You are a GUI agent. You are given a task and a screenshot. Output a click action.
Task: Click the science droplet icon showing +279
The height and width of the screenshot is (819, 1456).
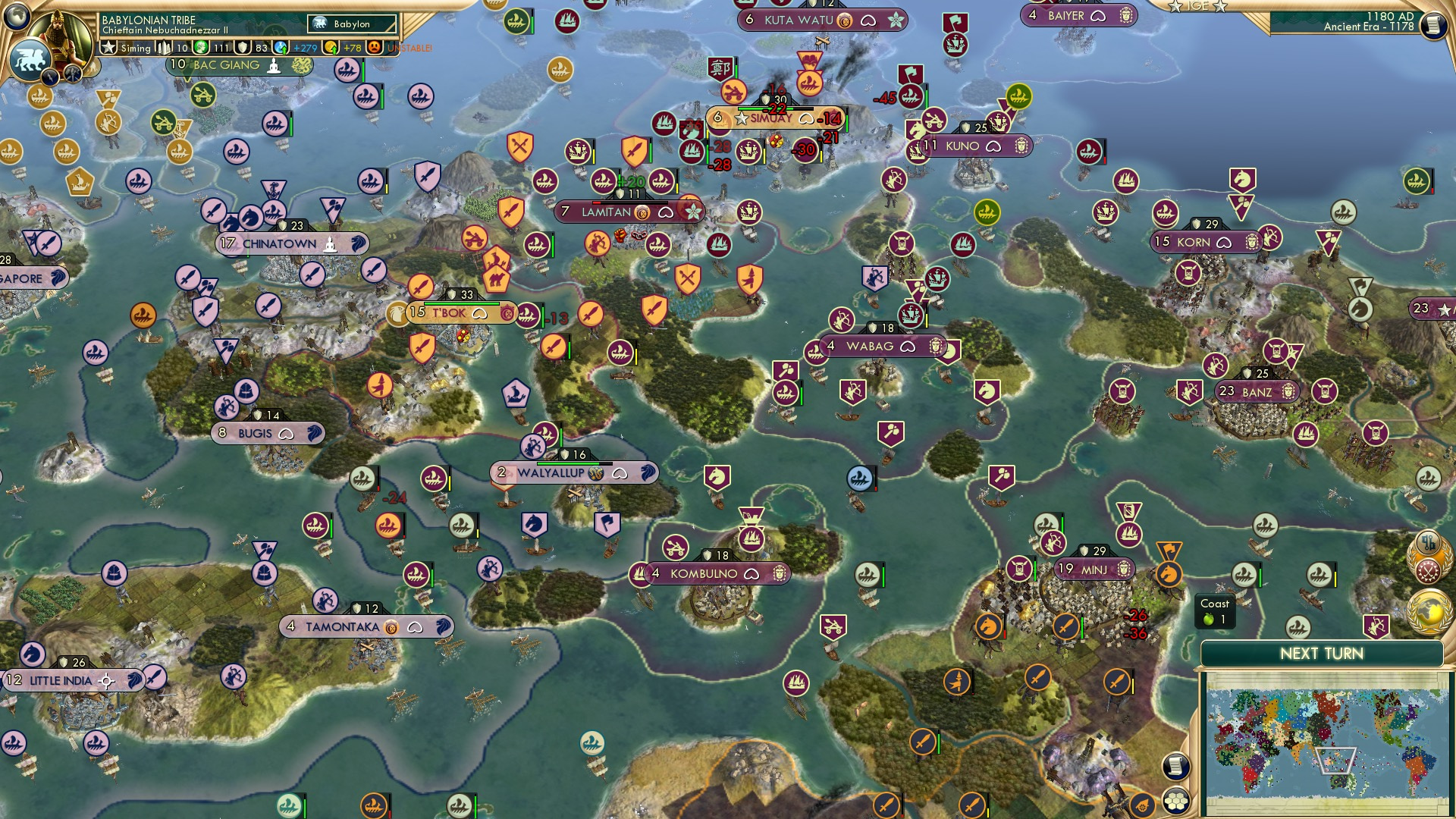[280, 47]
